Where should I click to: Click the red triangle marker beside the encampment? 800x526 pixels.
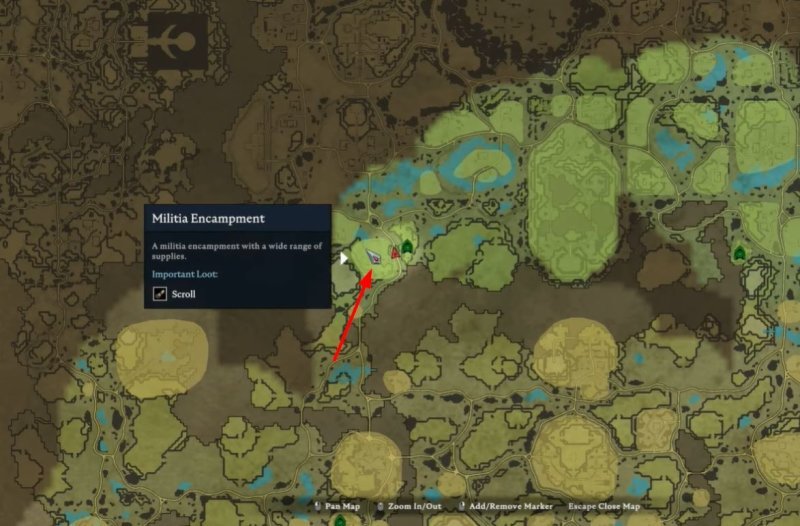tap(395, 253)
